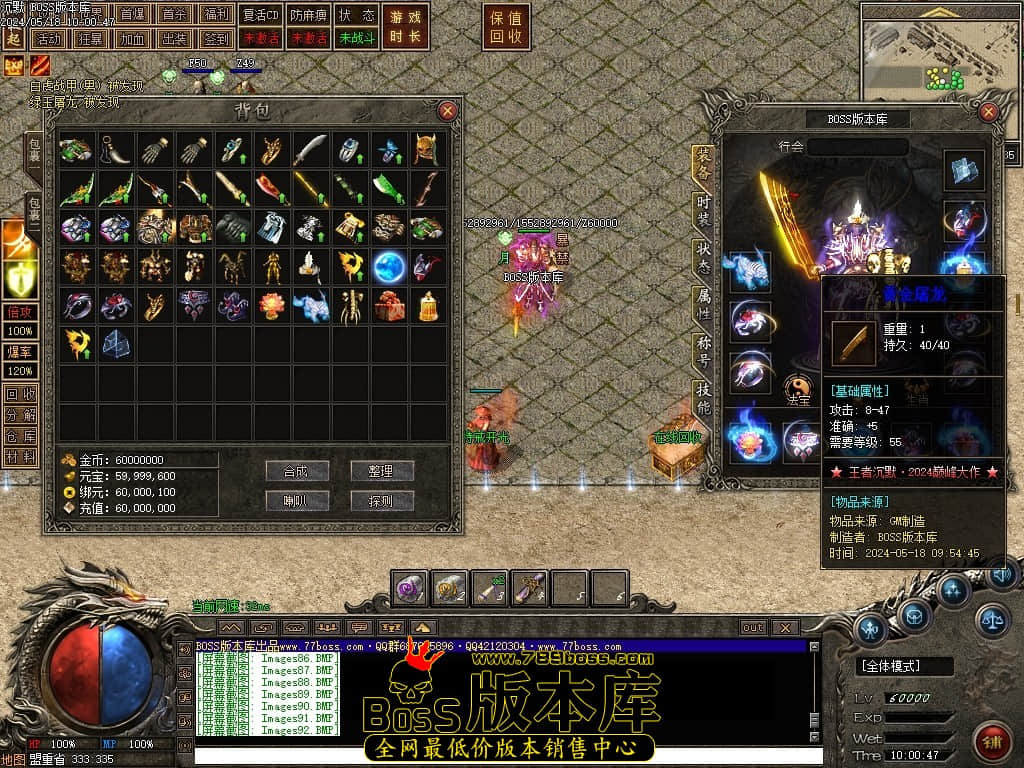Open the 游戏时长 play time button
Viewport: 1024px width, 768px height.
click(406, 26)
